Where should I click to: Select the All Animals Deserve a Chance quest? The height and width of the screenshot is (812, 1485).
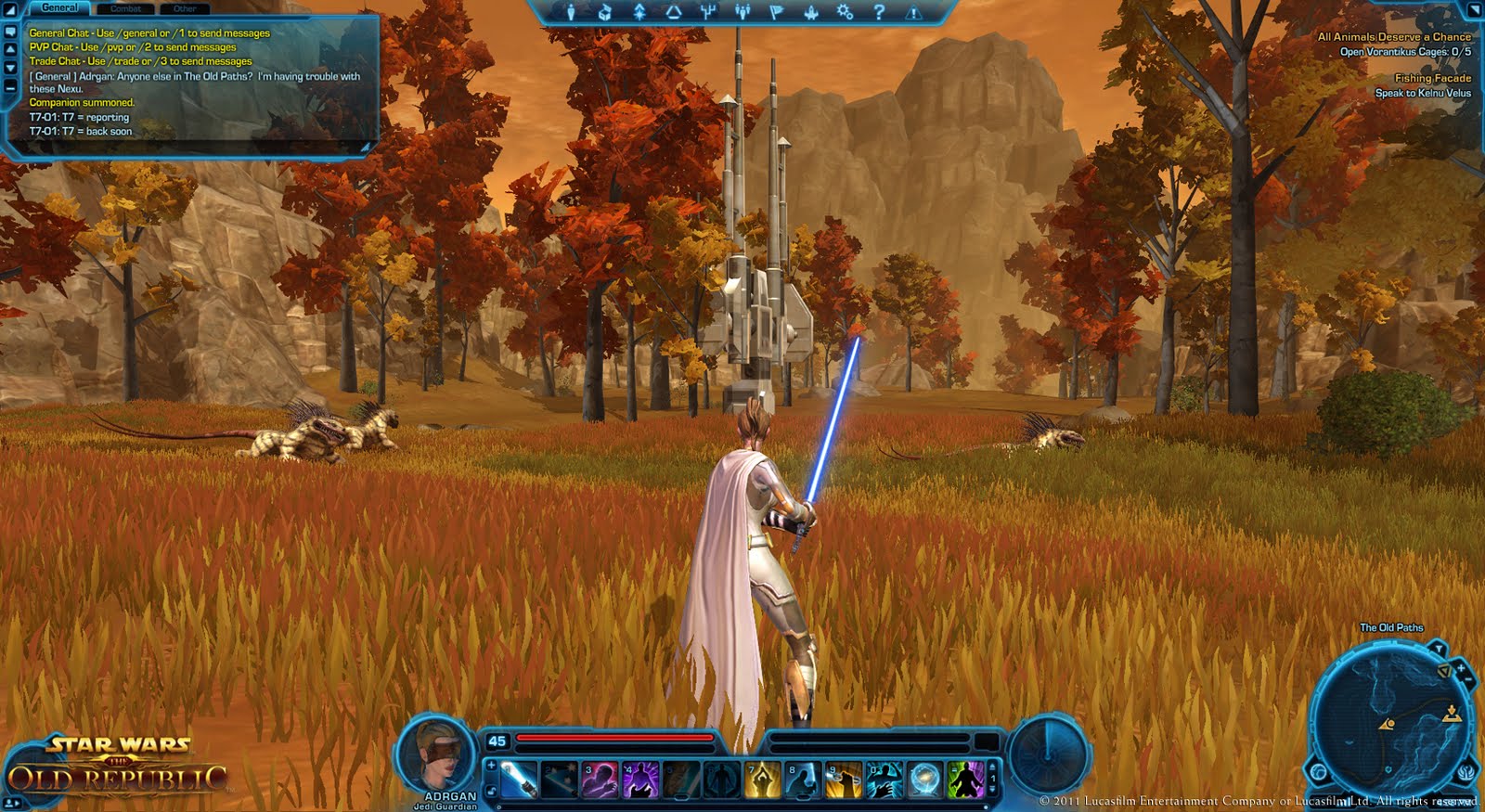point(1394,37)
